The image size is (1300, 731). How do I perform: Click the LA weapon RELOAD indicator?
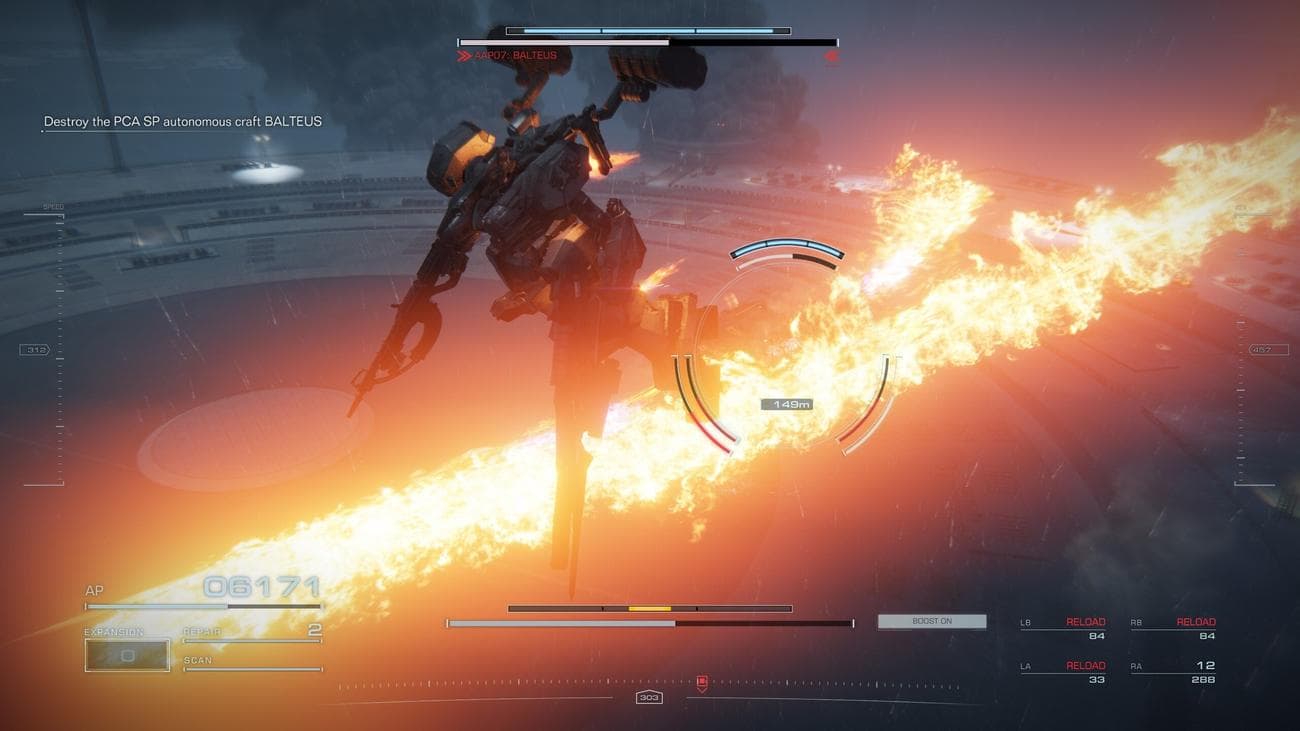[x=1086, y=664]
